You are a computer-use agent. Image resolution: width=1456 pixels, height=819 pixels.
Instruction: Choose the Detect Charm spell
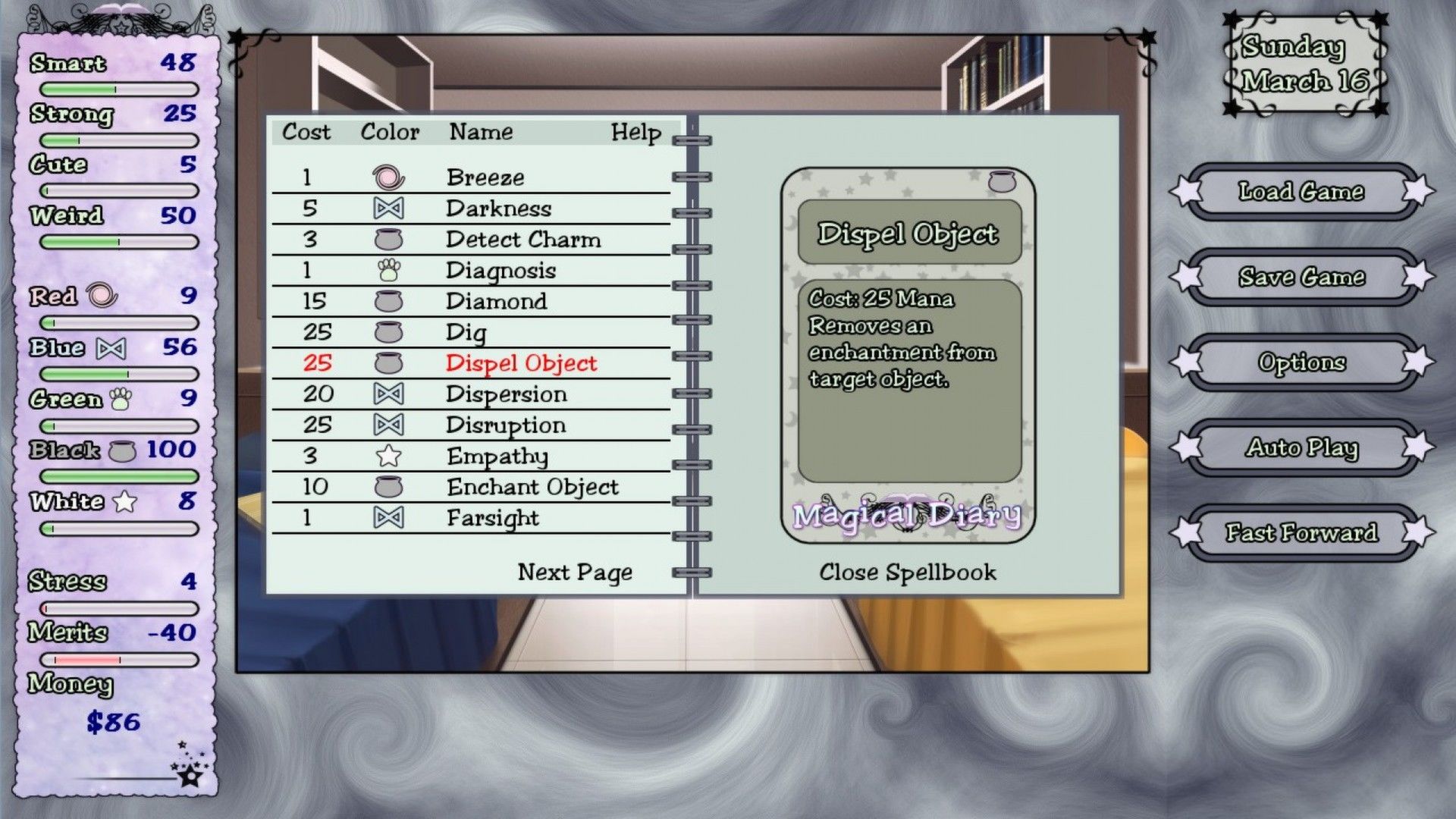click(x=523, y=240)
